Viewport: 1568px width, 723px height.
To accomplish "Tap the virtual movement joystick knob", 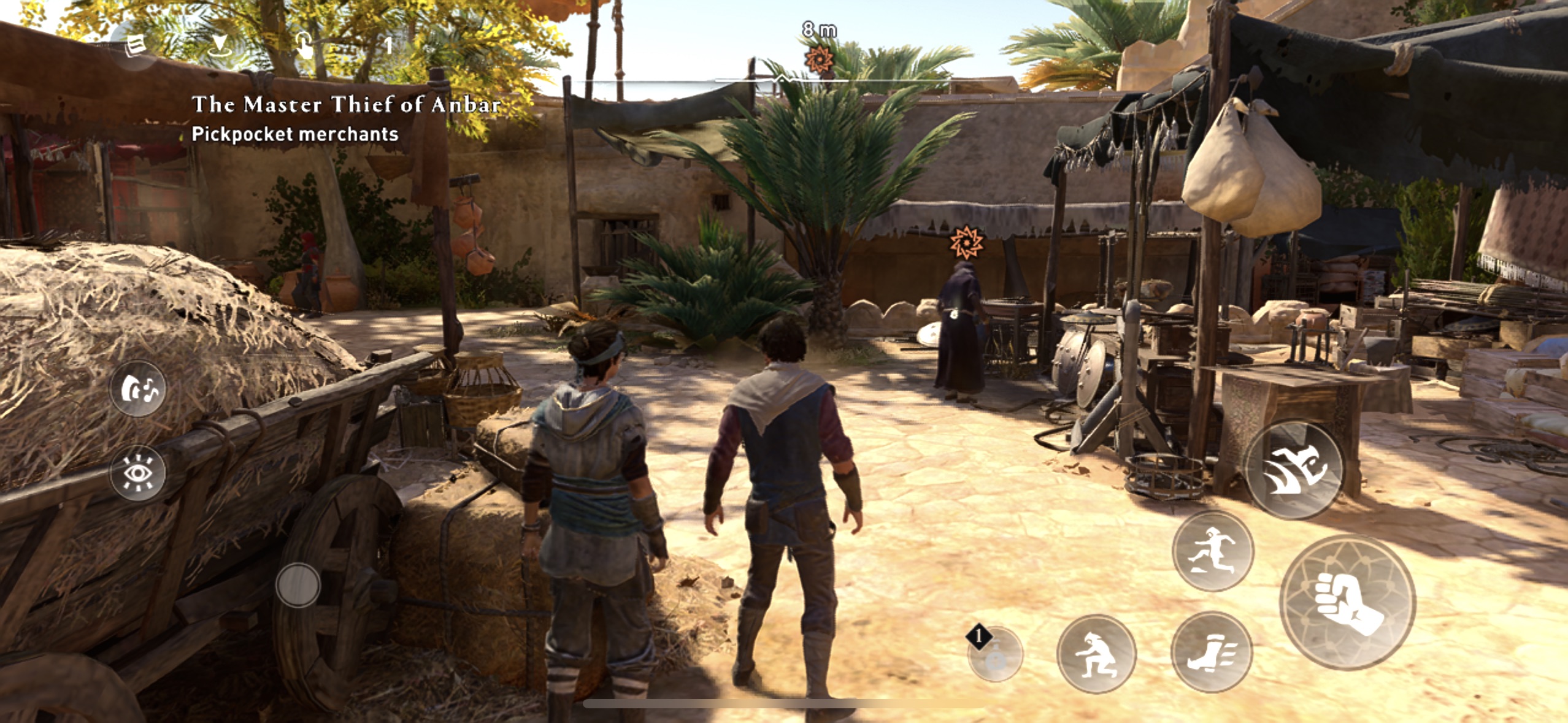I will [298, 585].
